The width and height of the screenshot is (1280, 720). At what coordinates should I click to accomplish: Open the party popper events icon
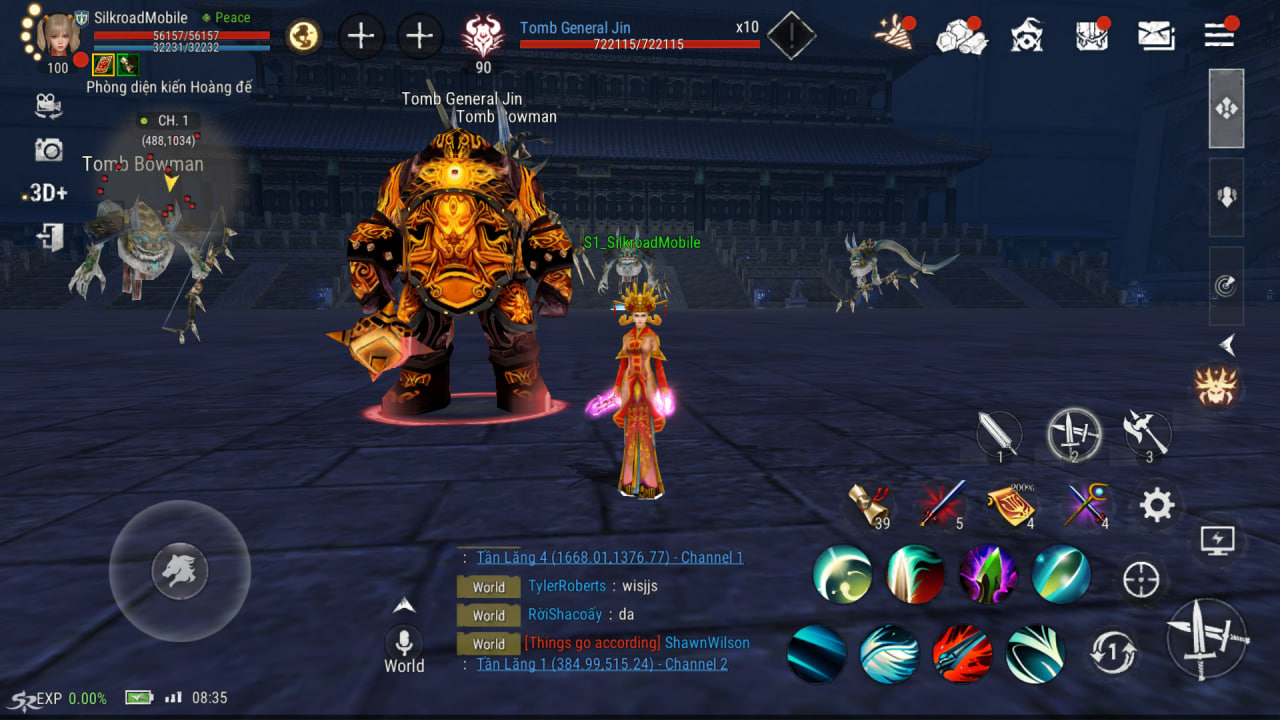pos(893,35)
